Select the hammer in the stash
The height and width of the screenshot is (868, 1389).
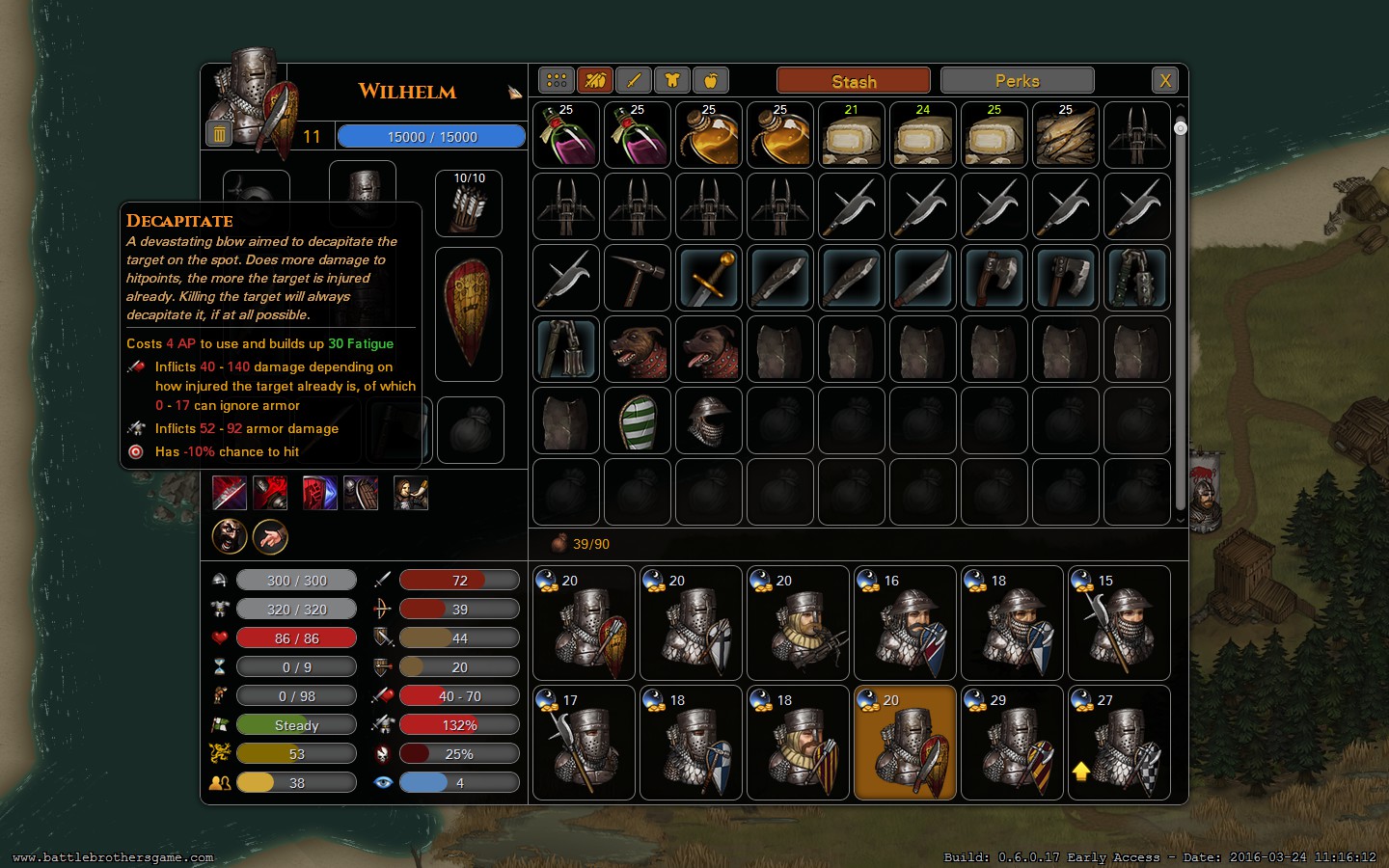(638, 279)
